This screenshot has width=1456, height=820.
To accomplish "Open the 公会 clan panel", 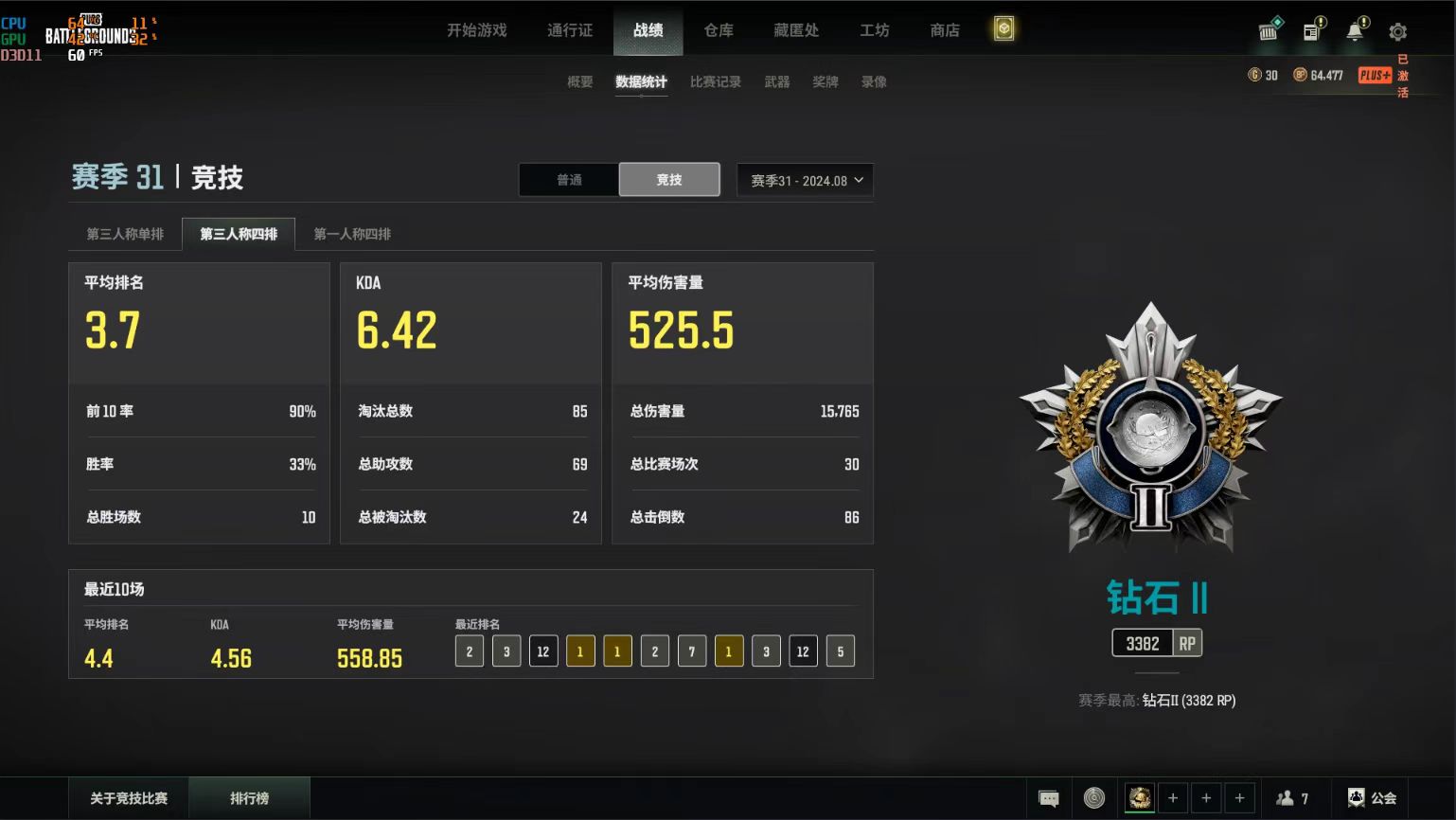I will click(1372, 798).
